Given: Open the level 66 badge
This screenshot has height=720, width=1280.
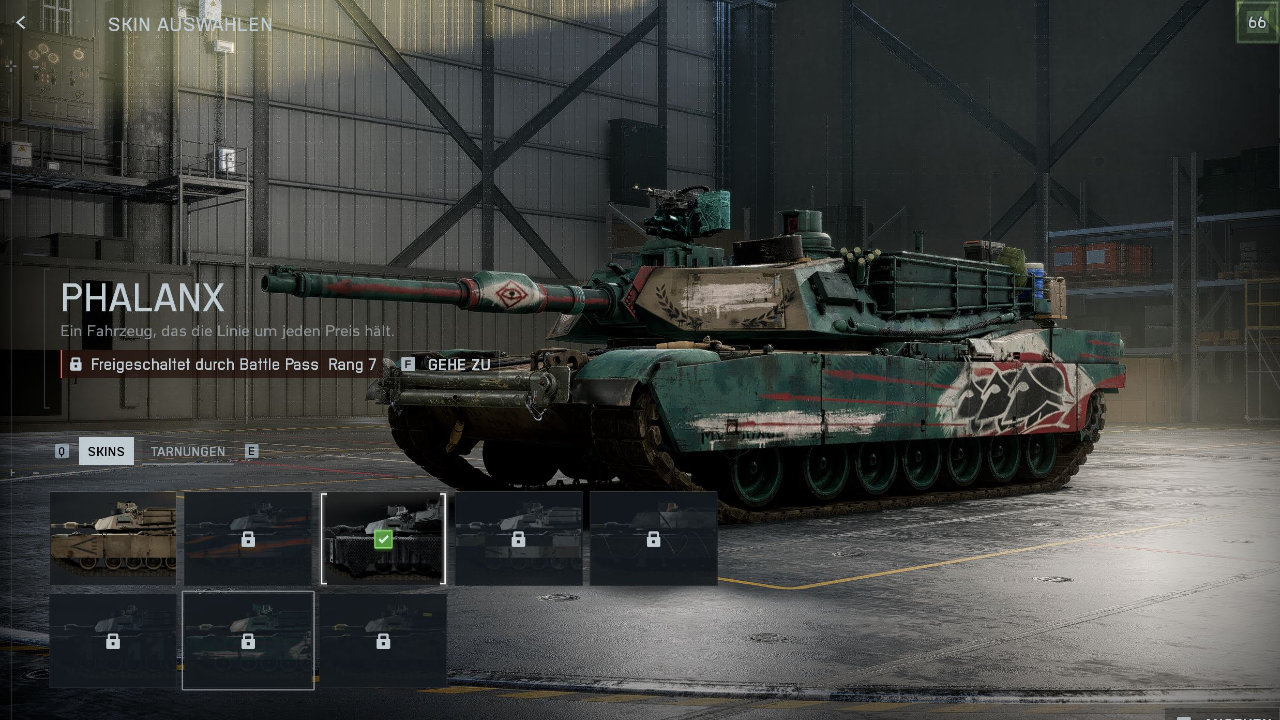Looking at the screenshot, I should tap(1257, 23).
